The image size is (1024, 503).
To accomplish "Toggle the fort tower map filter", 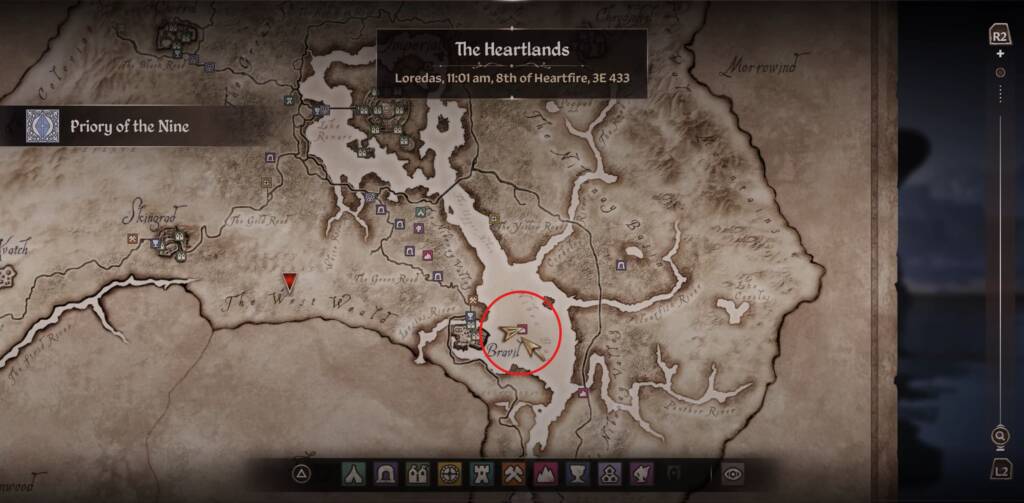I will point(481,473).
